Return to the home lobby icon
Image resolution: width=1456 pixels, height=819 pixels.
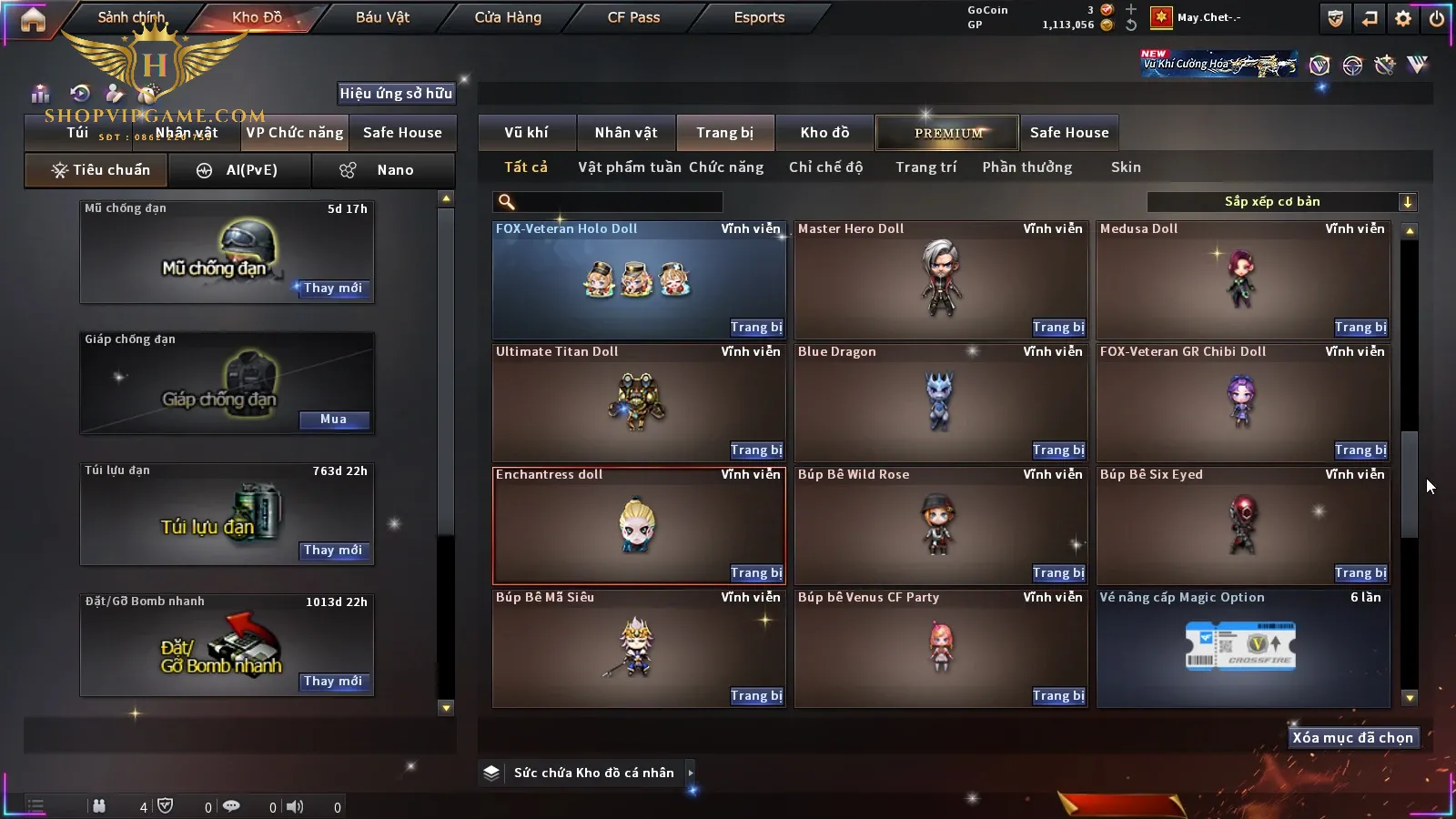tap(33, 19)
